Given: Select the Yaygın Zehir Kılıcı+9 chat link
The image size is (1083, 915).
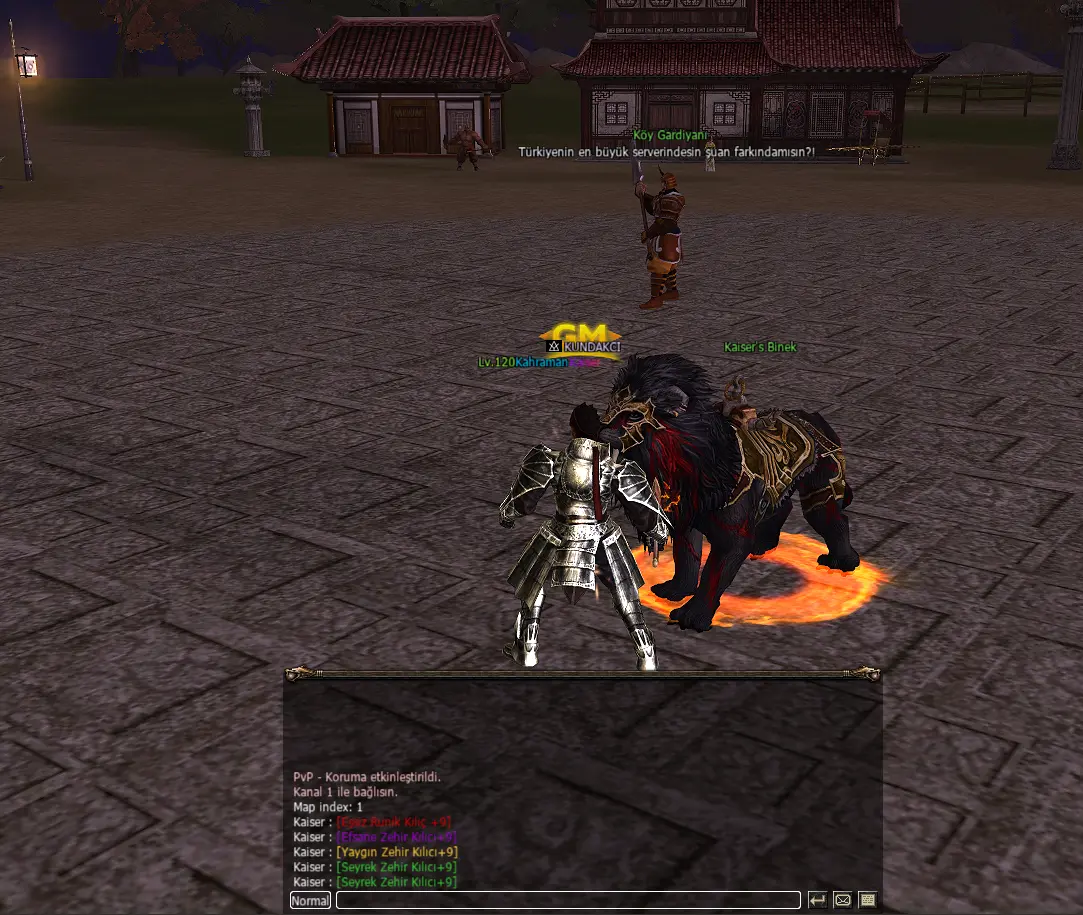Looking at the screenshot, I should click(x=397, y=852).
